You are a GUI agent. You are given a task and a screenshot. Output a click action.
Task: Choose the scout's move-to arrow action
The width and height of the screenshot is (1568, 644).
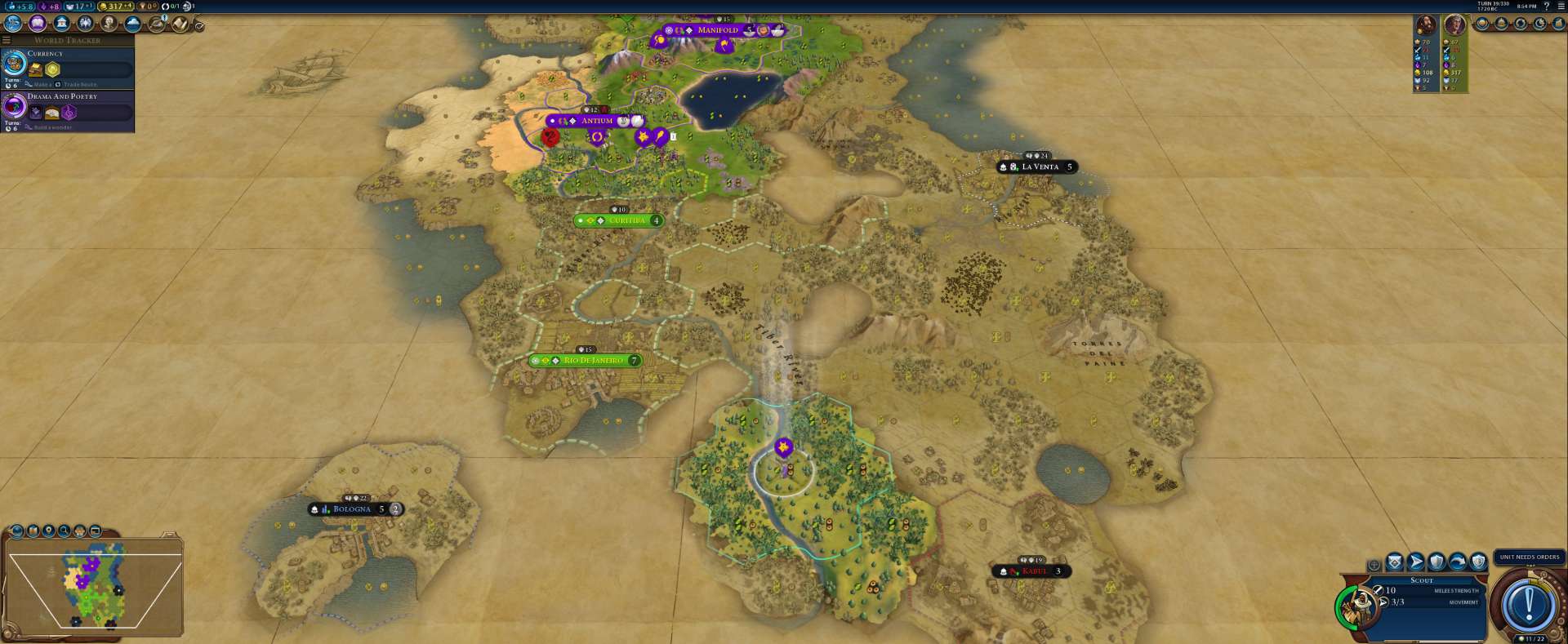1415,562
